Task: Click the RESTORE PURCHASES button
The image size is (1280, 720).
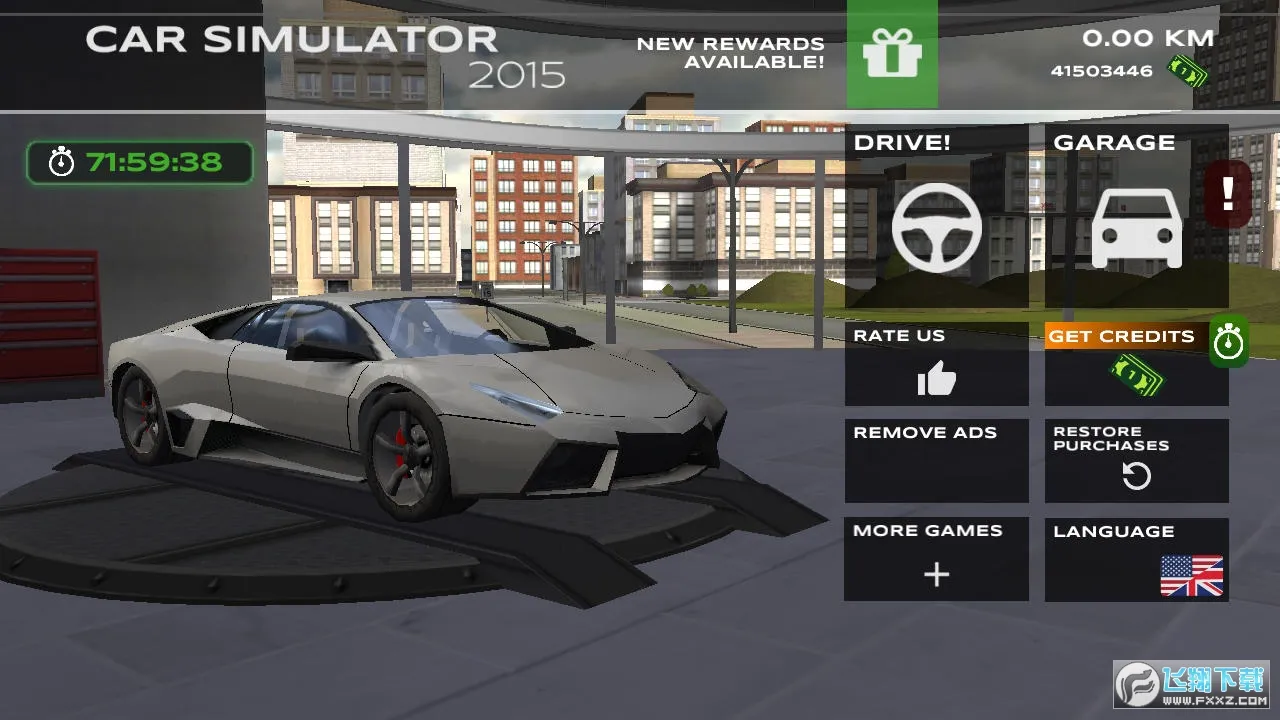Action: (x=1136, y=460)
